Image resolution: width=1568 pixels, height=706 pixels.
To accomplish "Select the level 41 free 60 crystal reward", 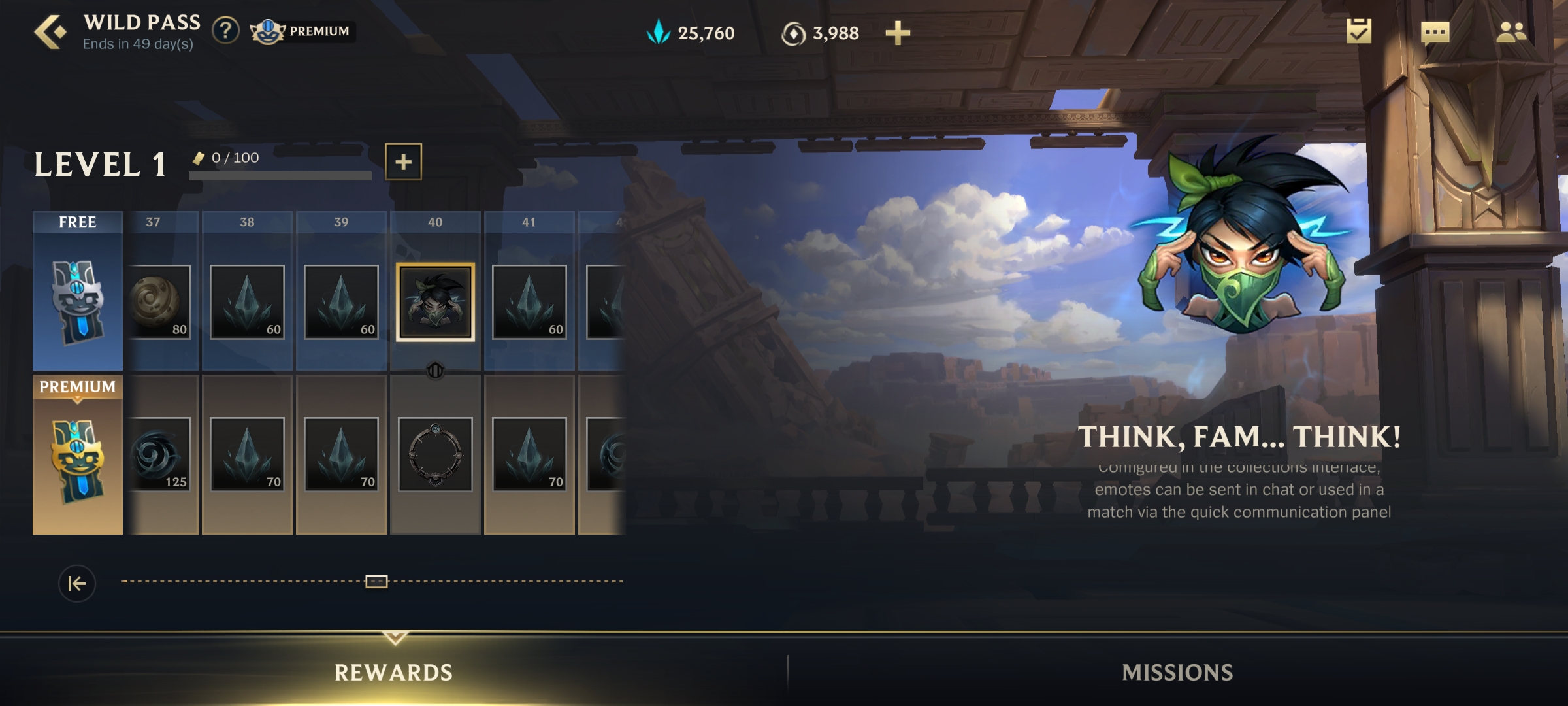I will click(529, 302).
